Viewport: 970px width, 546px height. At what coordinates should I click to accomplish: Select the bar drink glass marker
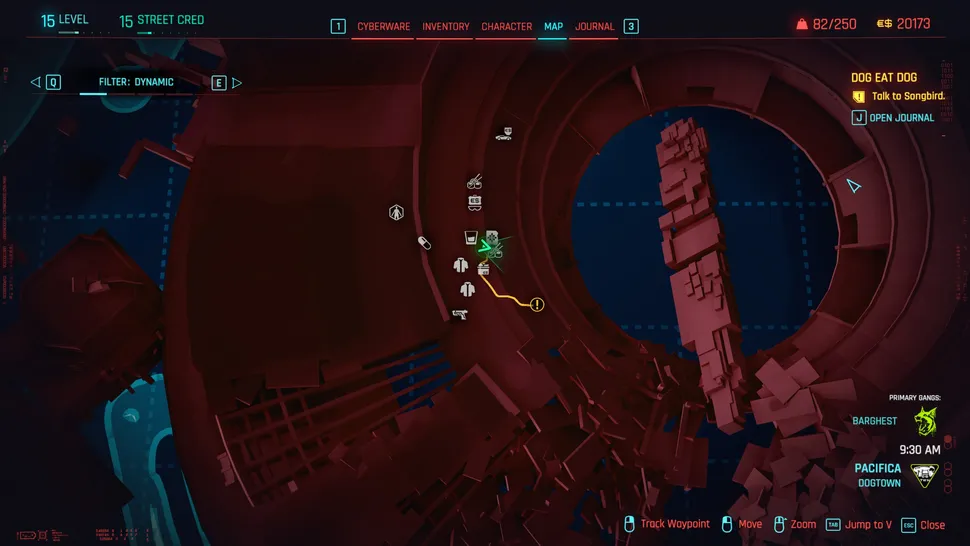(x=469, y=238)
